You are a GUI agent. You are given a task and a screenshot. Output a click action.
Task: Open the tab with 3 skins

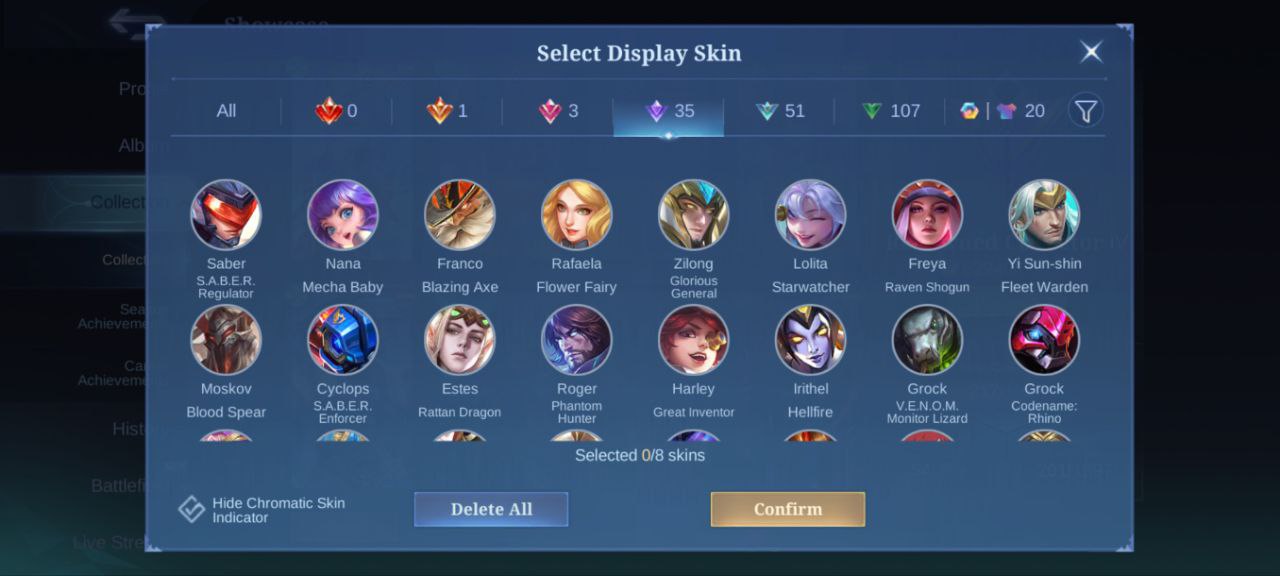559,111
